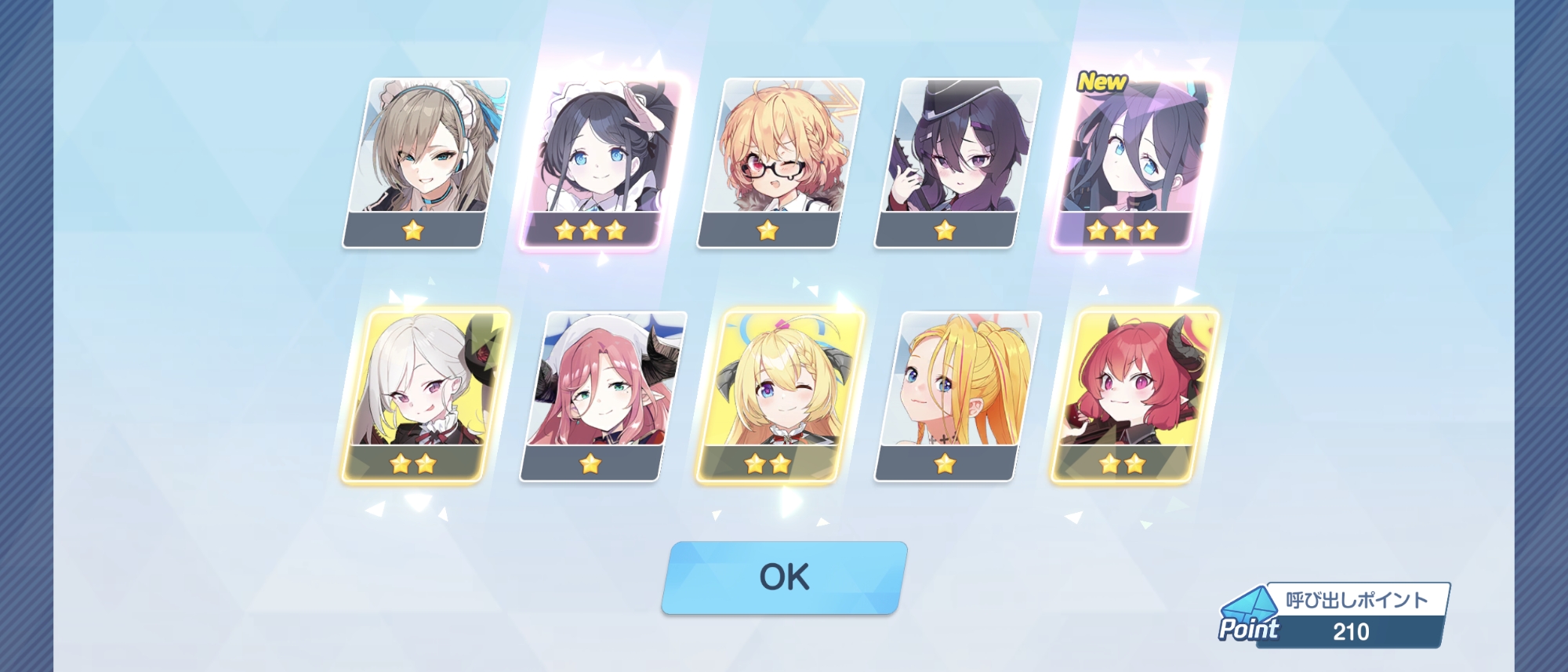Open the card marked New
1568x672 pixels.
(1133, 162)
